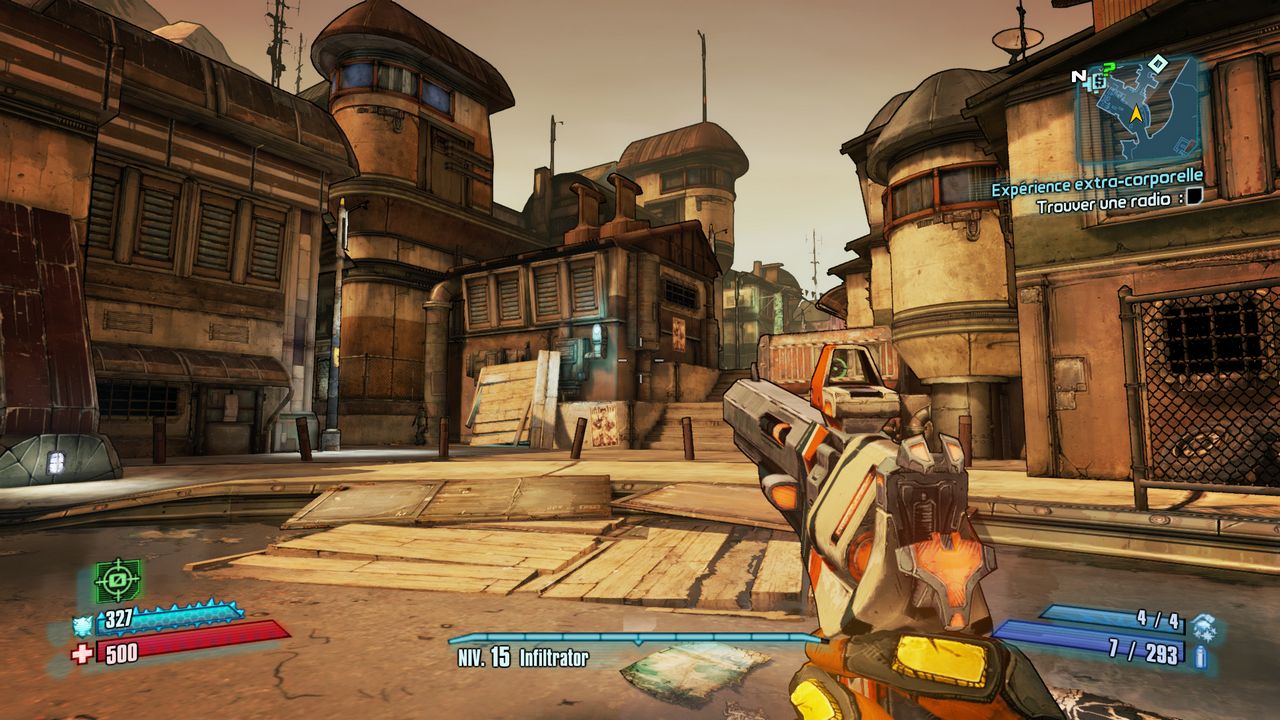
Task: Click the bullet ammo type icon
Action: (x=1200, y=656)
